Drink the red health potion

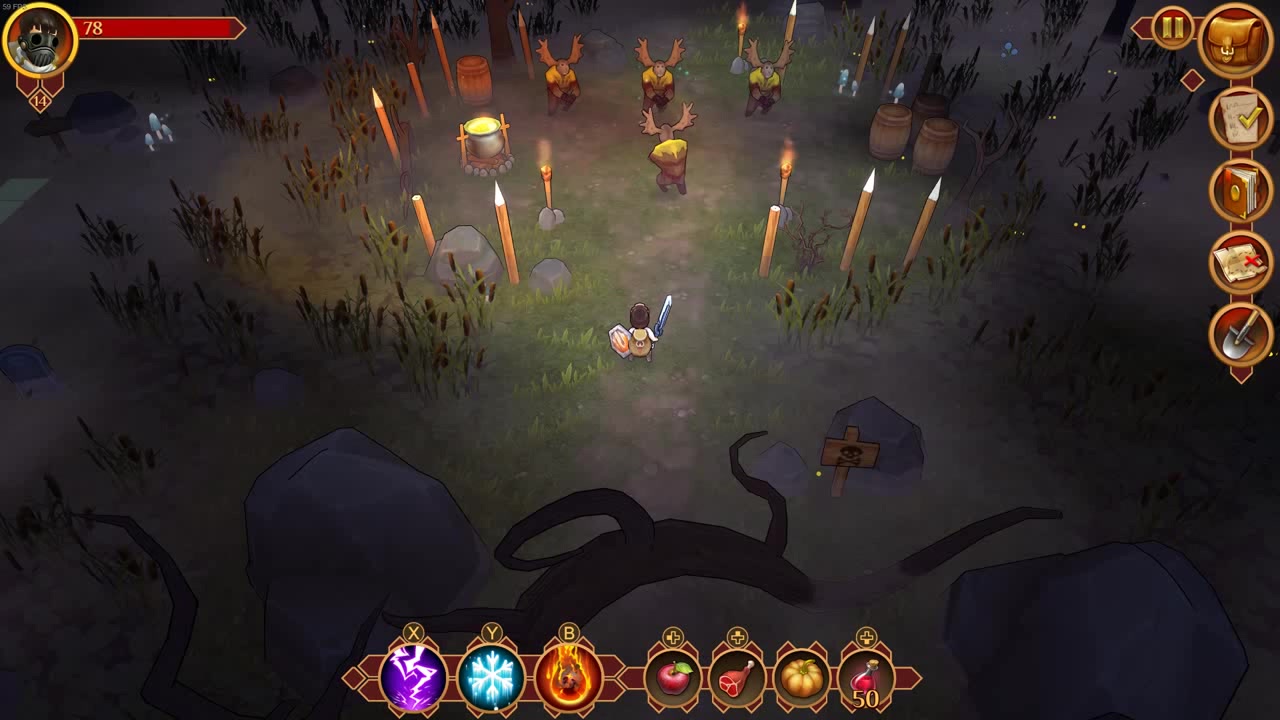[866, 678]
